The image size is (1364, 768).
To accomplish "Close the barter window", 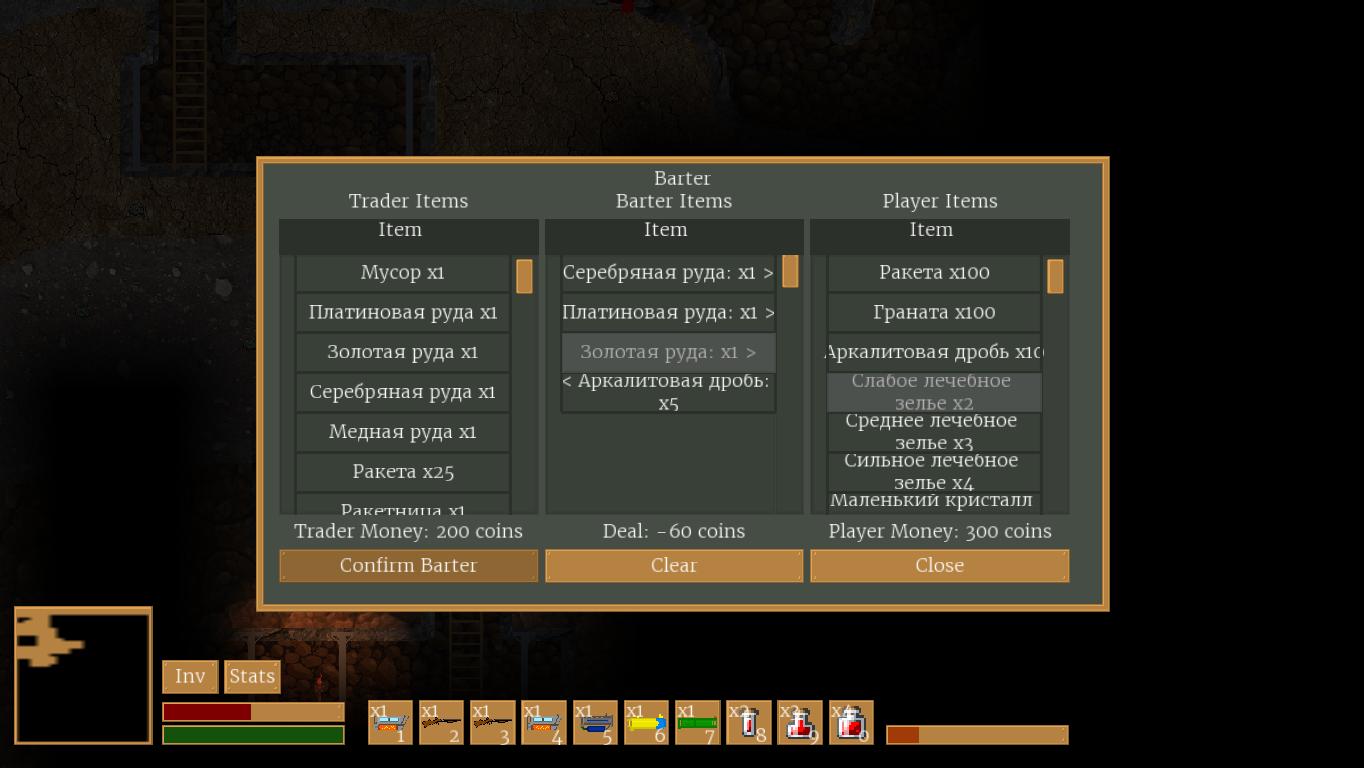I will click(939, 565).
